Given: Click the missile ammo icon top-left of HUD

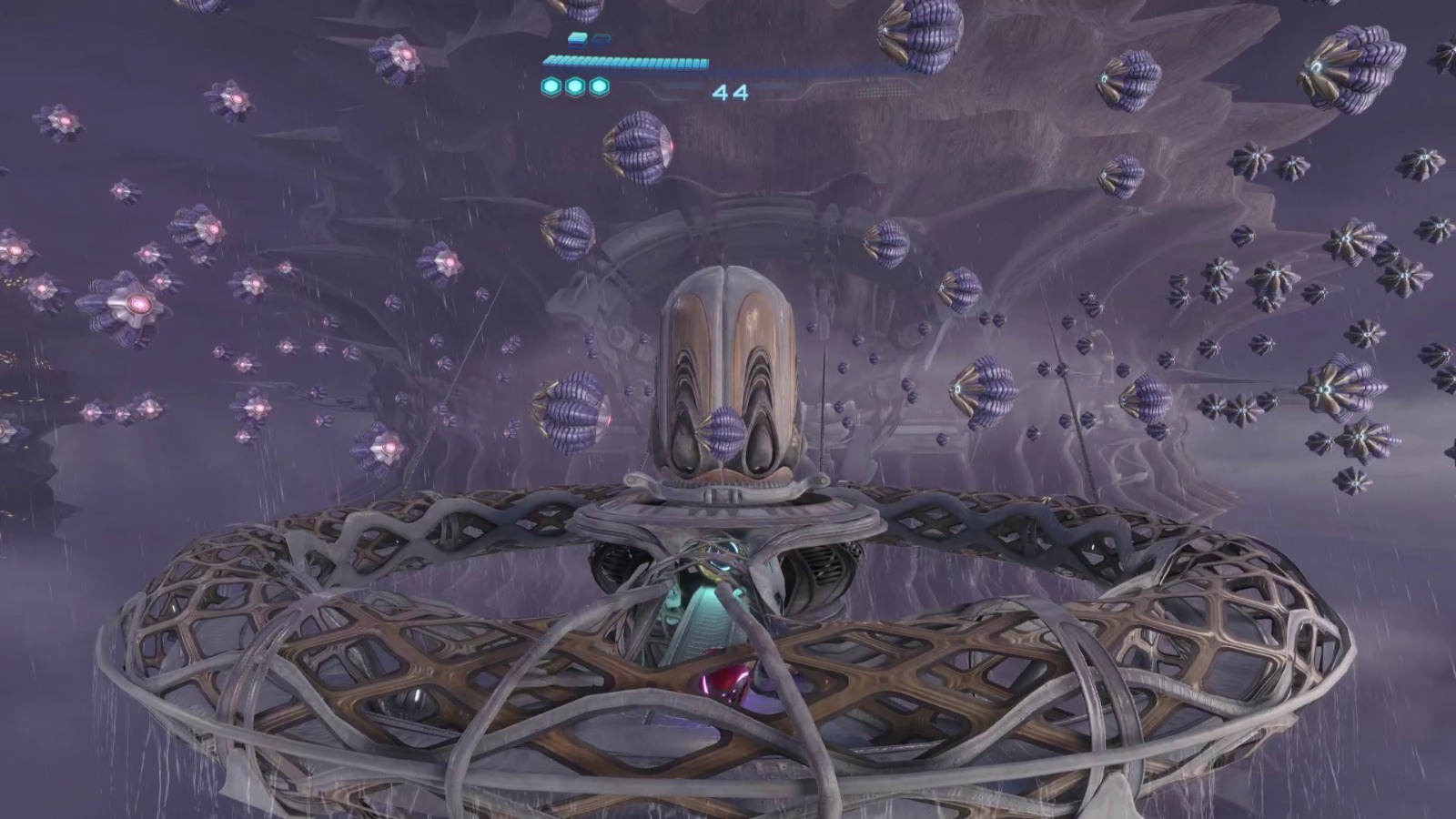Looking at the screenshot, I should point(577,41).
